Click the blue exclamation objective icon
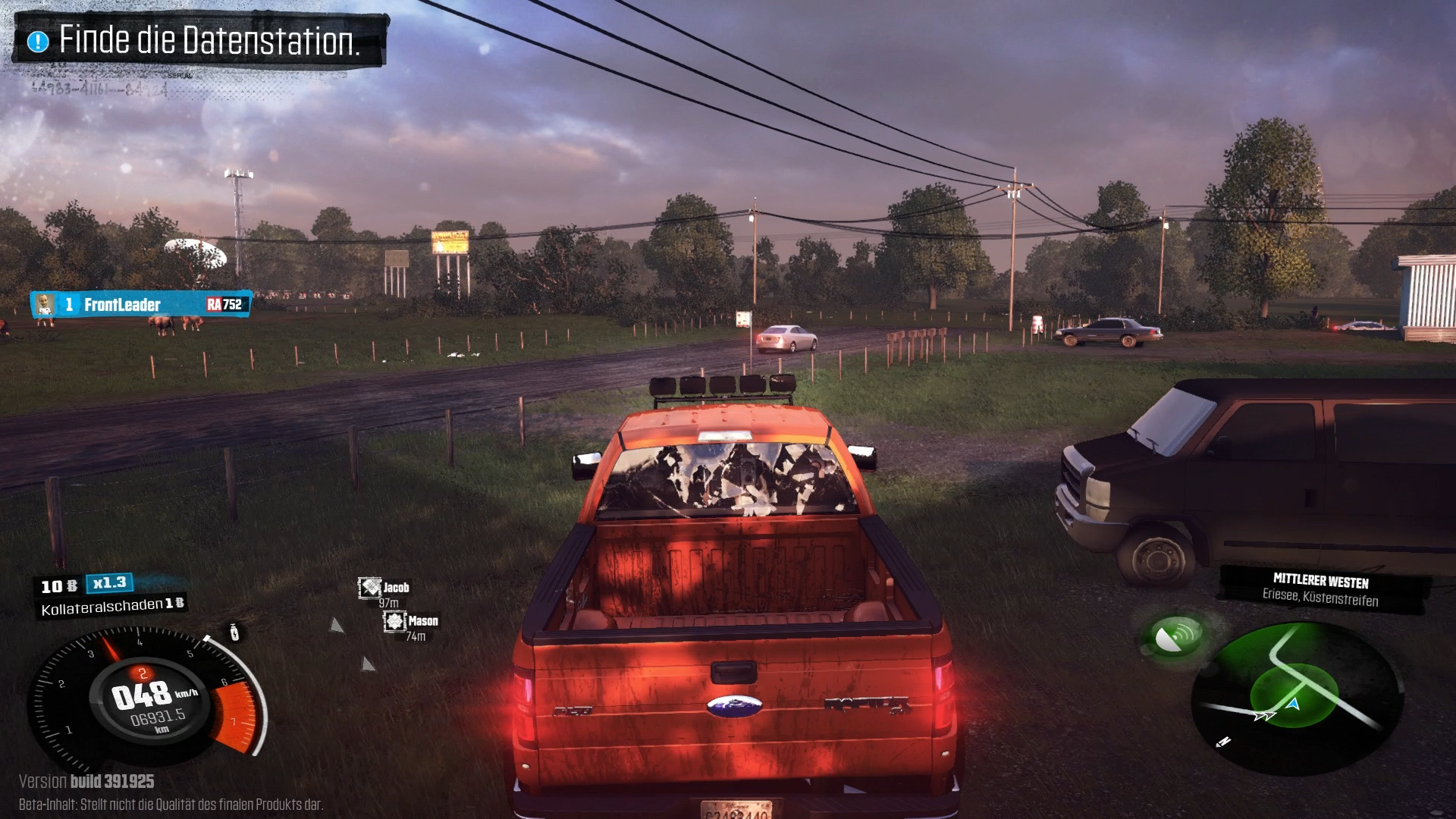Viewport: 1456px width, 819px height. 38,42
